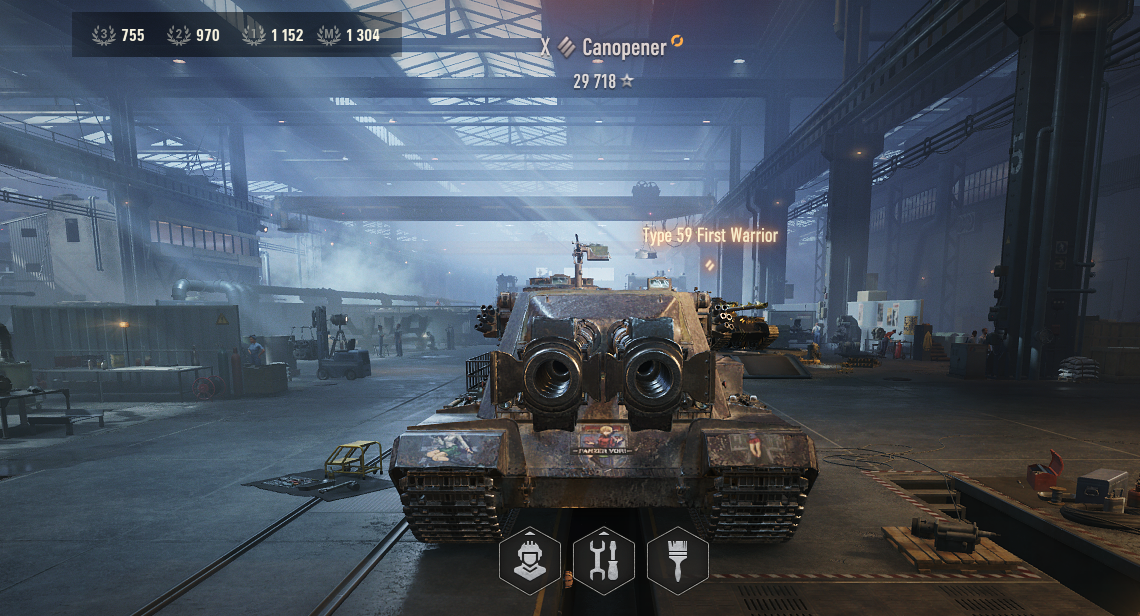Screen dimensions: 1140x616
Task: Click the orange swap icon beside Canopener
Action: point(677,41)
